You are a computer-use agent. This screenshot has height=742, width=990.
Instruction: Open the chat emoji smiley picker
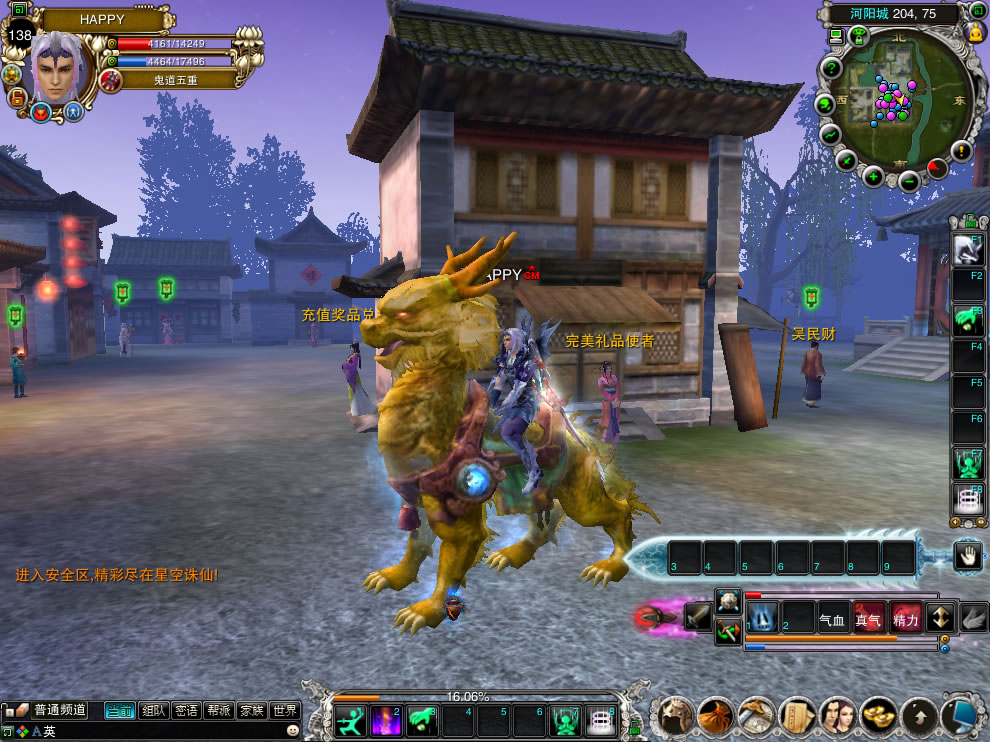click(292, 731)
